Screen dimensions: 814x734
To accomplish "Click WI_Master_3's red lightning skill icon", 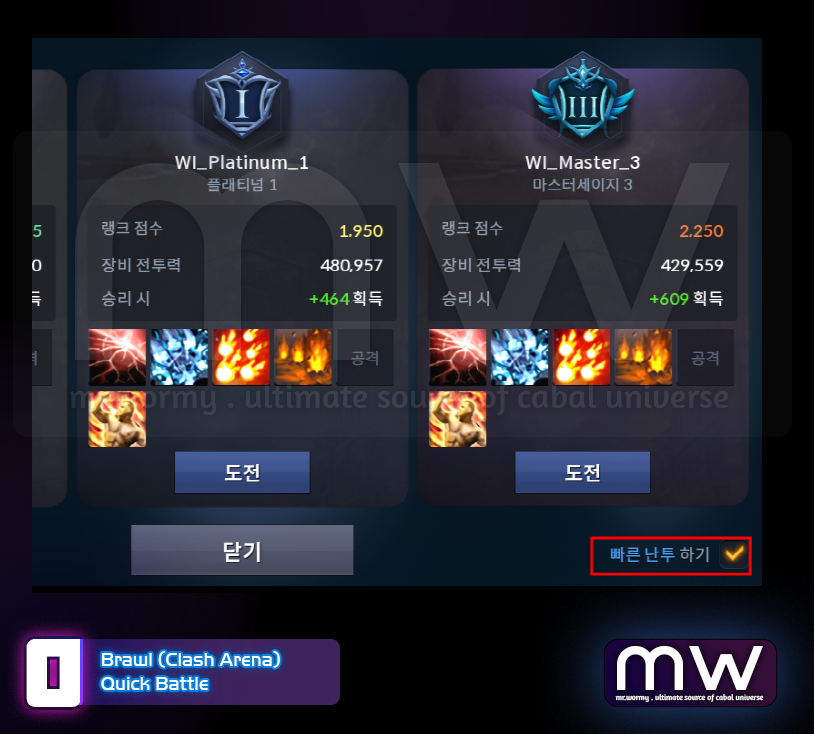I will (x=458, y=357).
